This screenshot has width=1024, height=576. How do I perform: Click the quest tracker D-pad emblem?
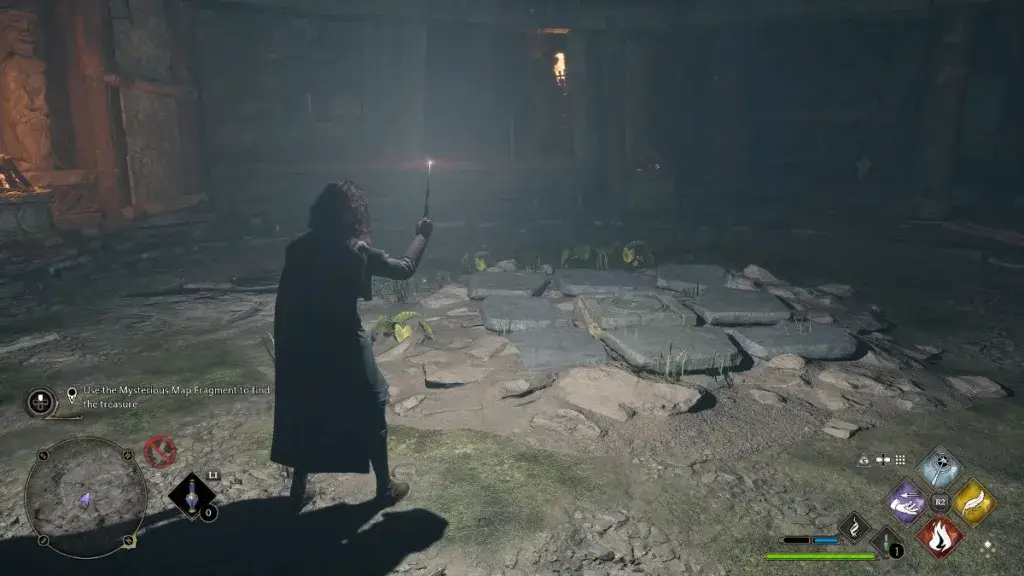(x=41, y=402)
